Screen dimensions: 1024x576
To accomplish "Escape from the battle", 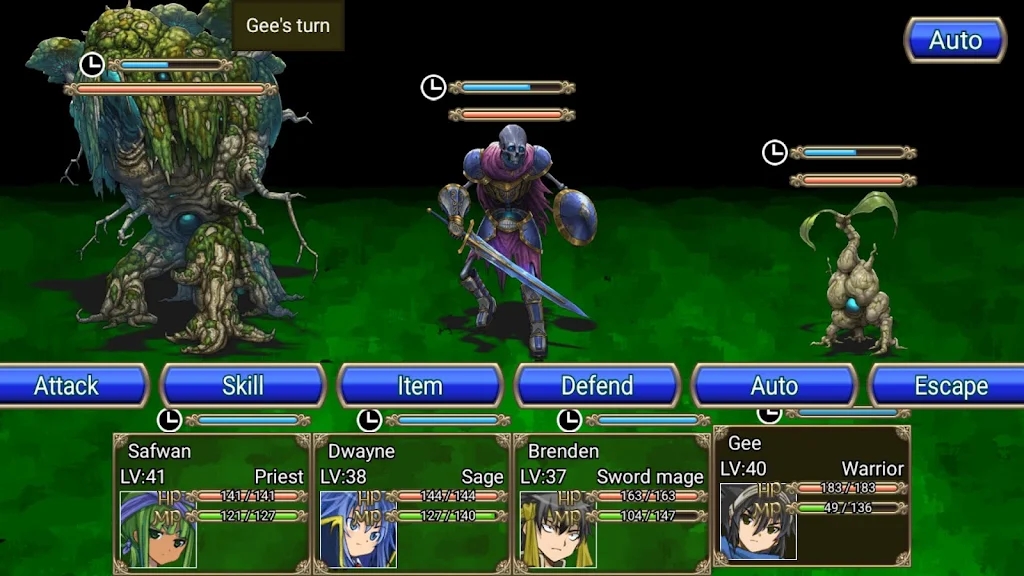I will pos(950,386).
